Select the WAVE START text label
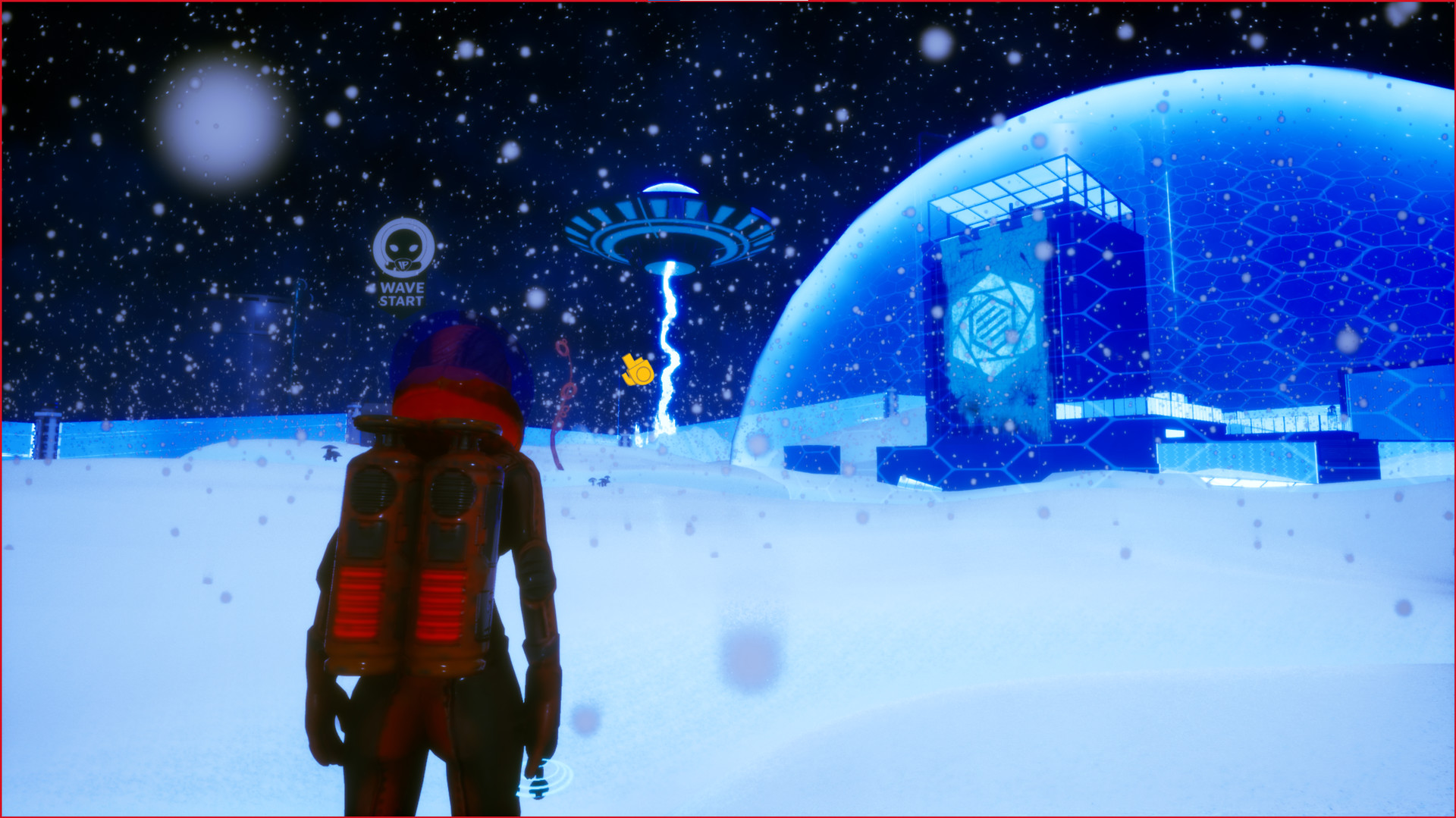Screen dimensions: 1456x818 coord(402,293)
